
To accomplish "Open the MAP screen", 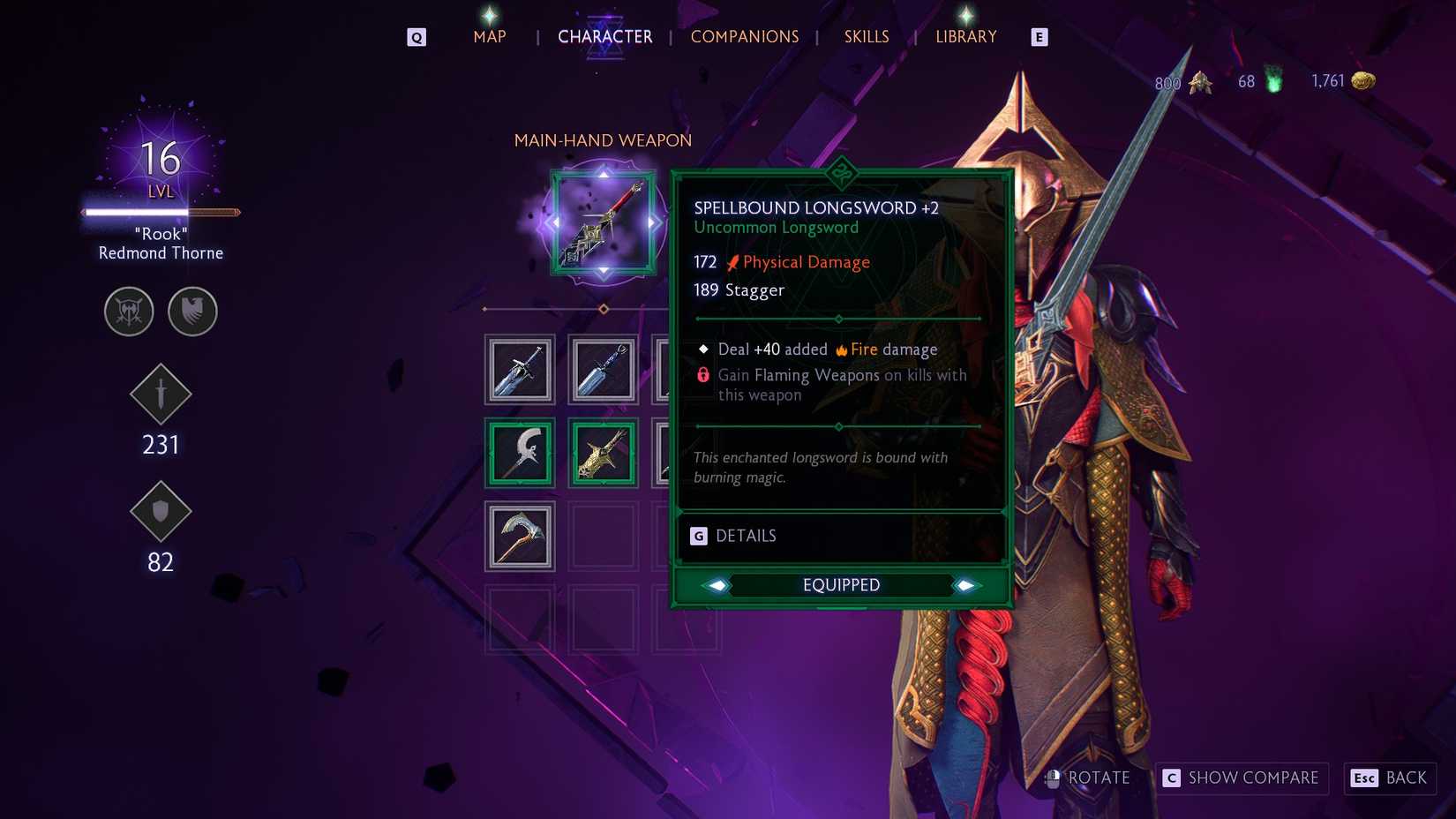I will 489,37.
